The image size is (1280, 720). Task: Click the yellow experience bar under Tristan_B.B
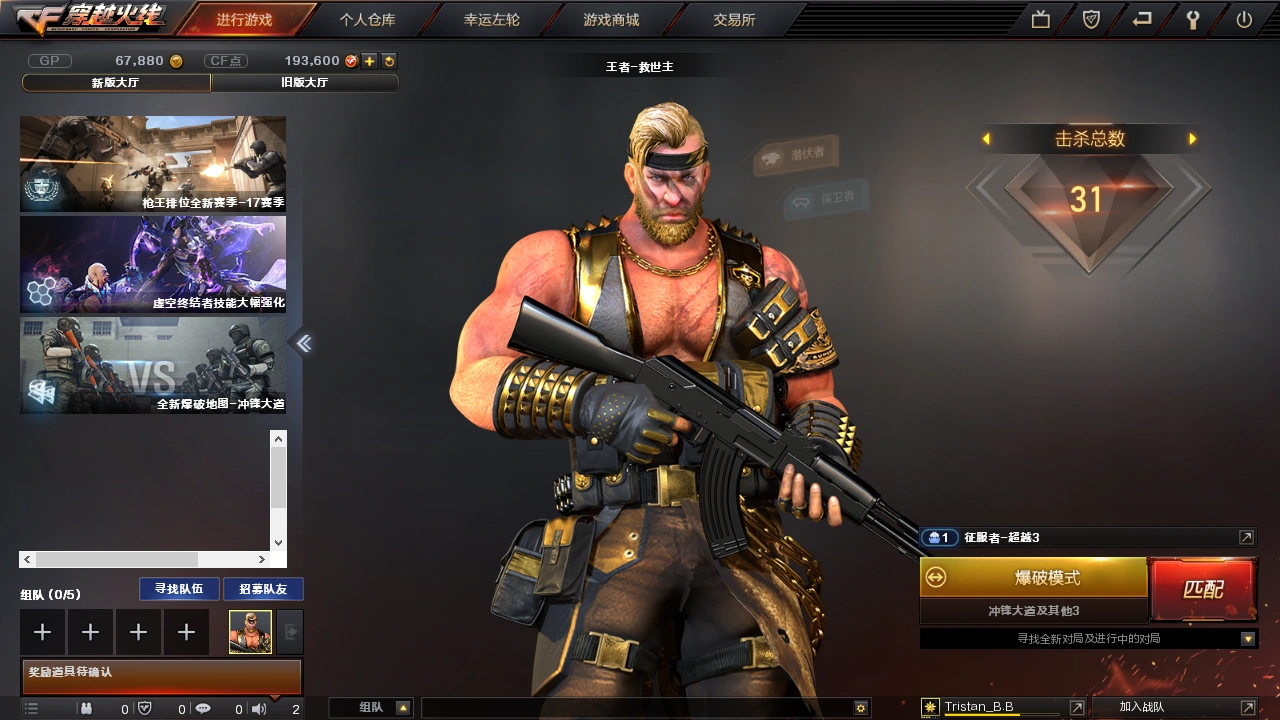tap(1000, 716)
